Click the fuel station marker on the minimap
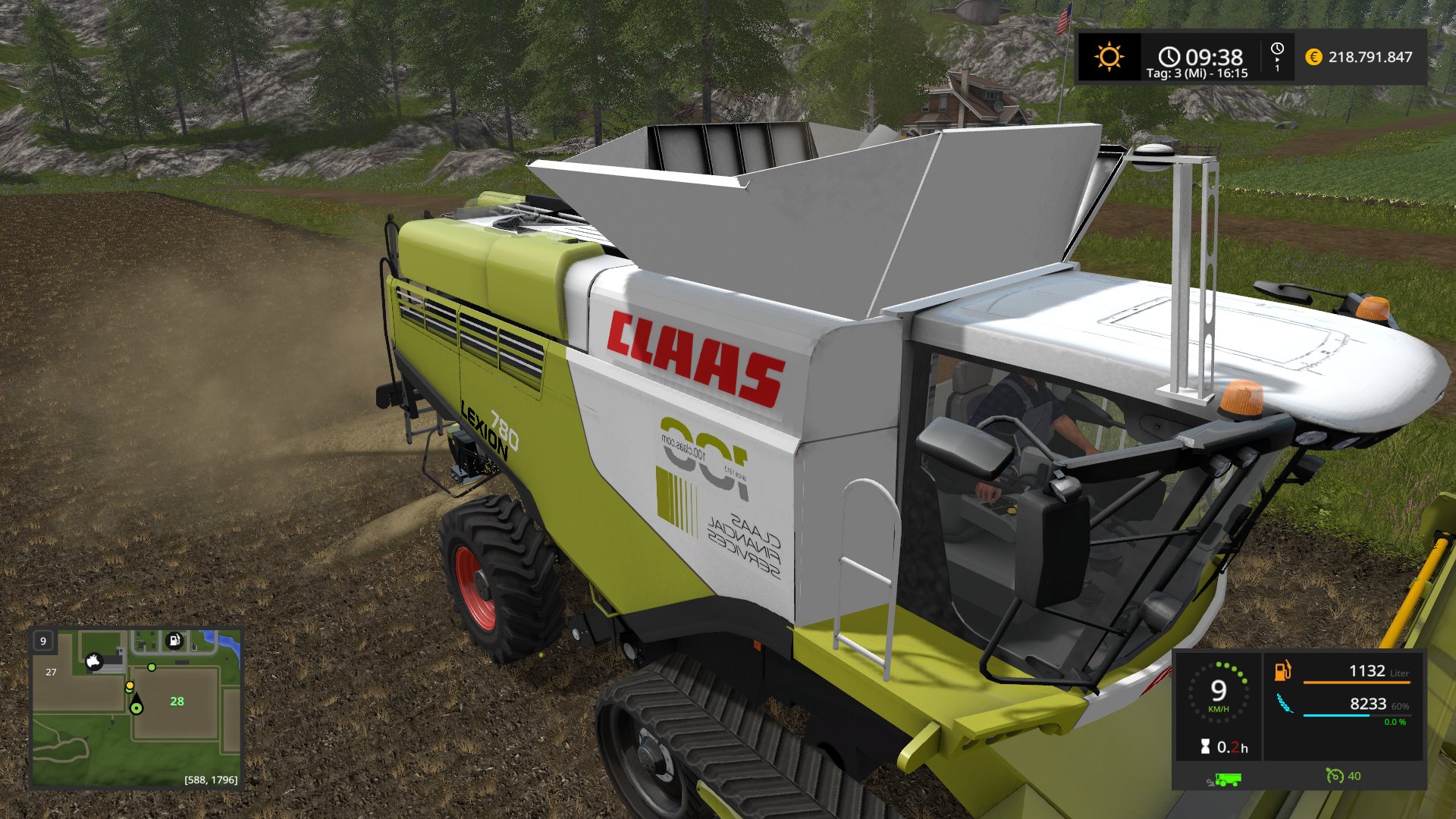1456x819 pixels. pyautogui.click(x=174, y=640)
